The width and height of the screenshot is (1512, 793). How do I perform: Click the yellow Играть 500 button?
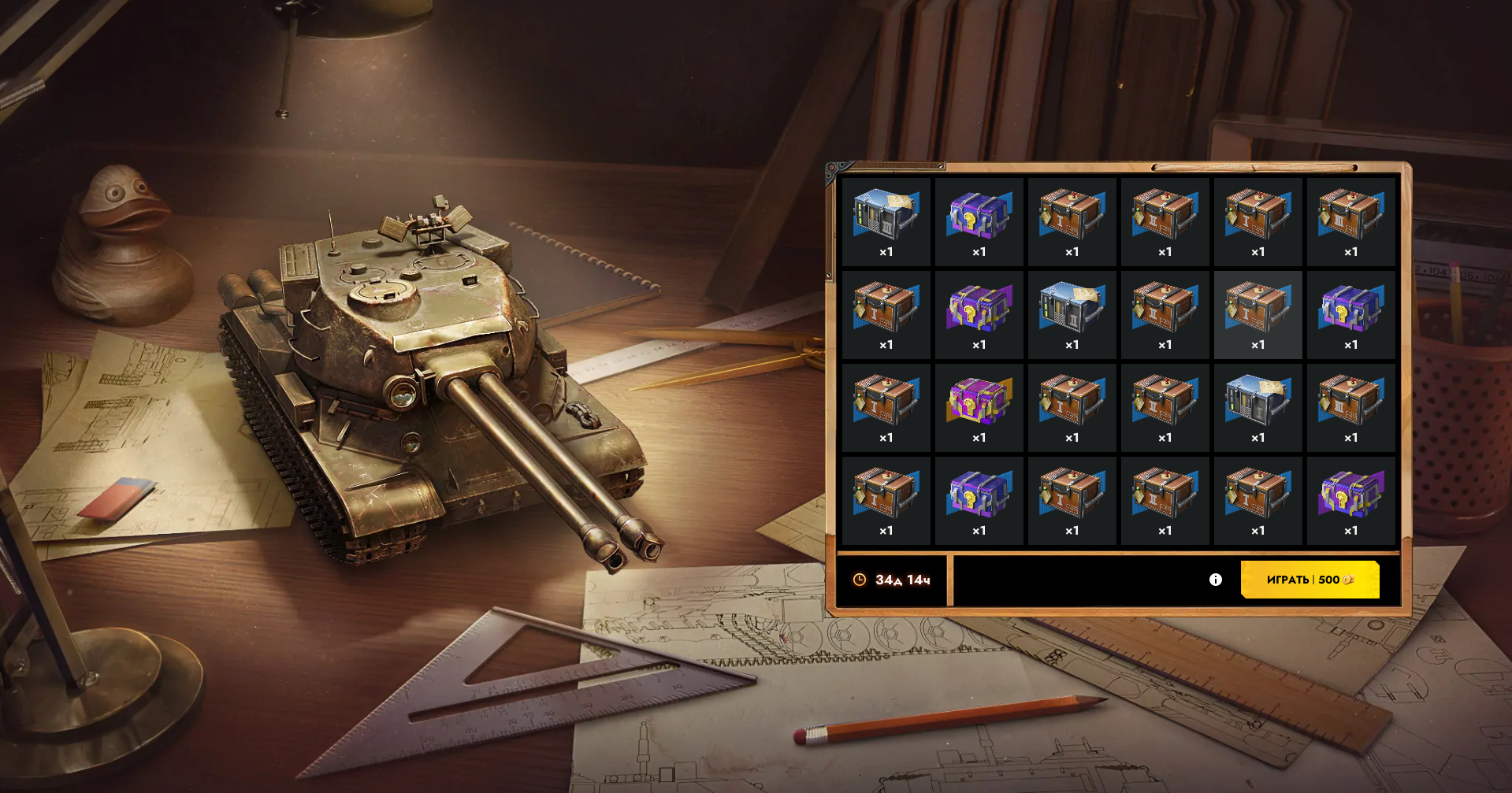pyautogui.click(x=1309, y=580)
